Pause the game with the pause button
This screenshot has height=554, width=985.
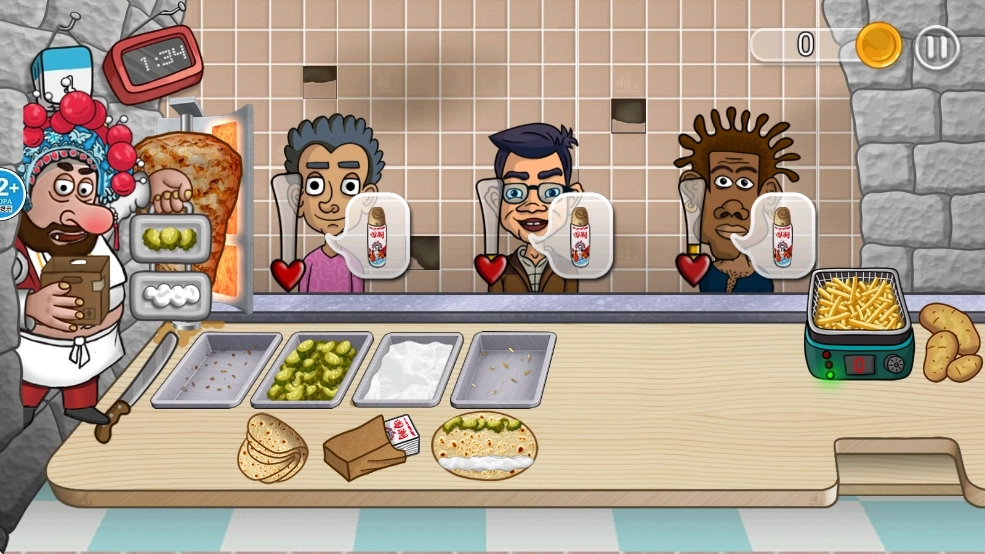coord(937,46)
